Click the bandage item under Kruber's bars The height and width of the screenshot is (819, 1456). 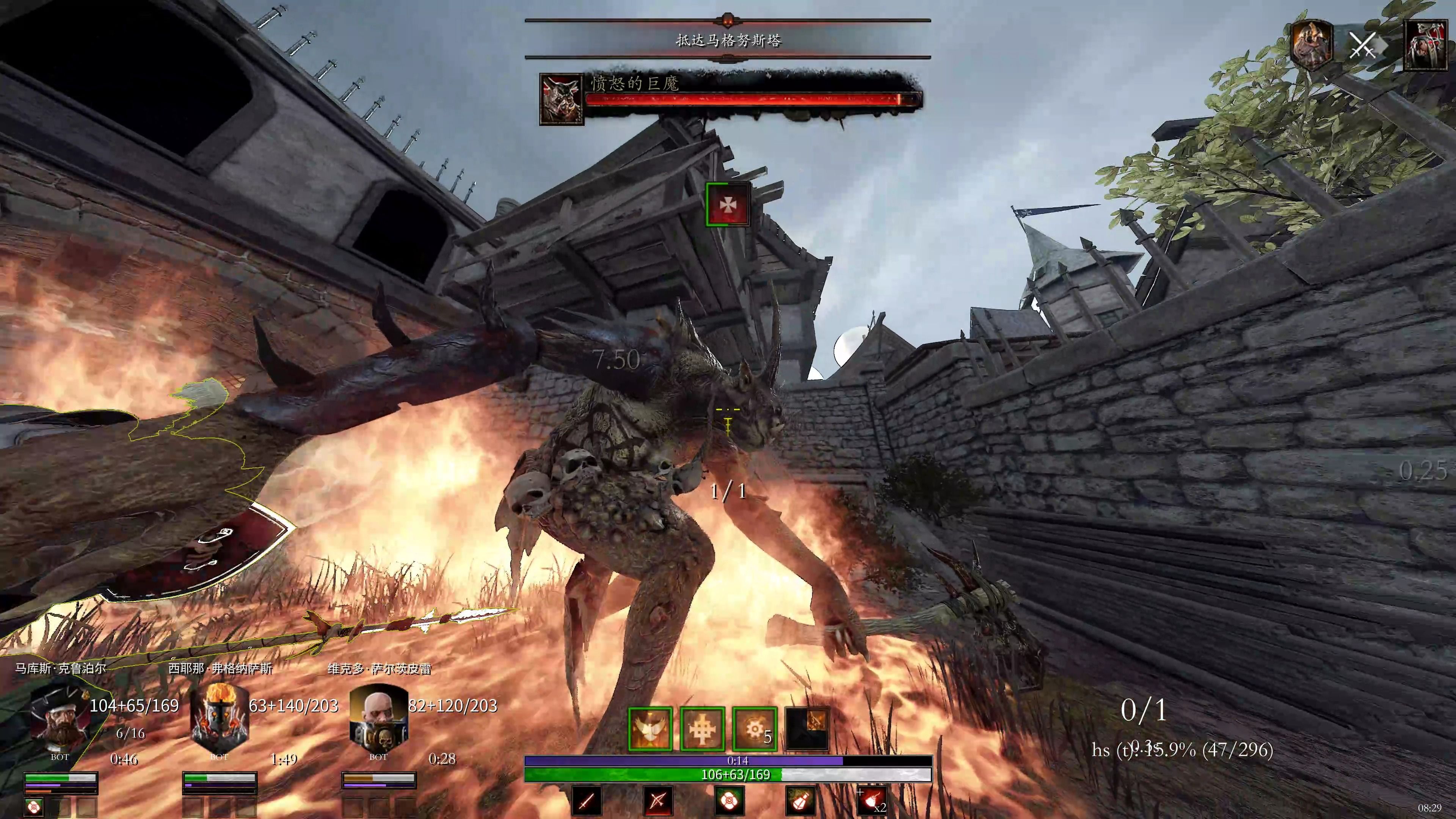pyautogui.click(x=34, y=806)
